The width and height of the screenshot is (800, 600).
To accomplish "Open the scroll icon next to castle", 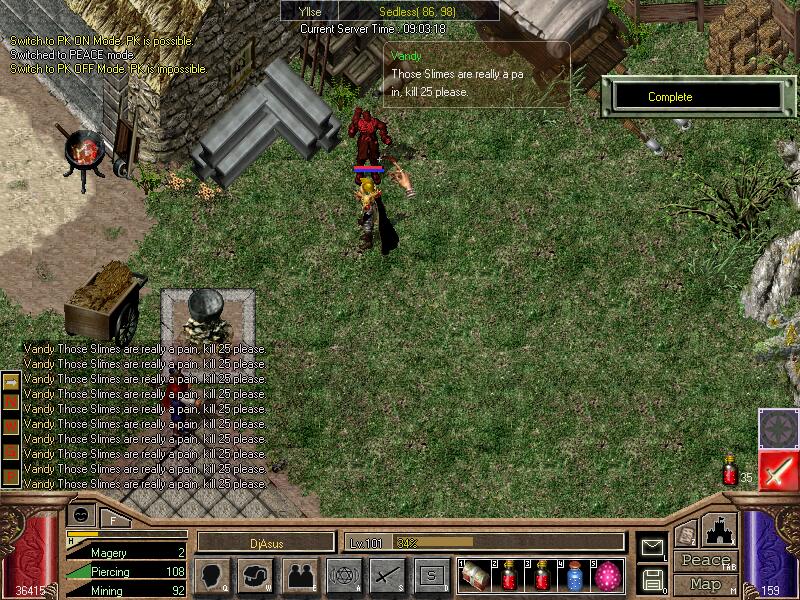I will tap(685, 535).
